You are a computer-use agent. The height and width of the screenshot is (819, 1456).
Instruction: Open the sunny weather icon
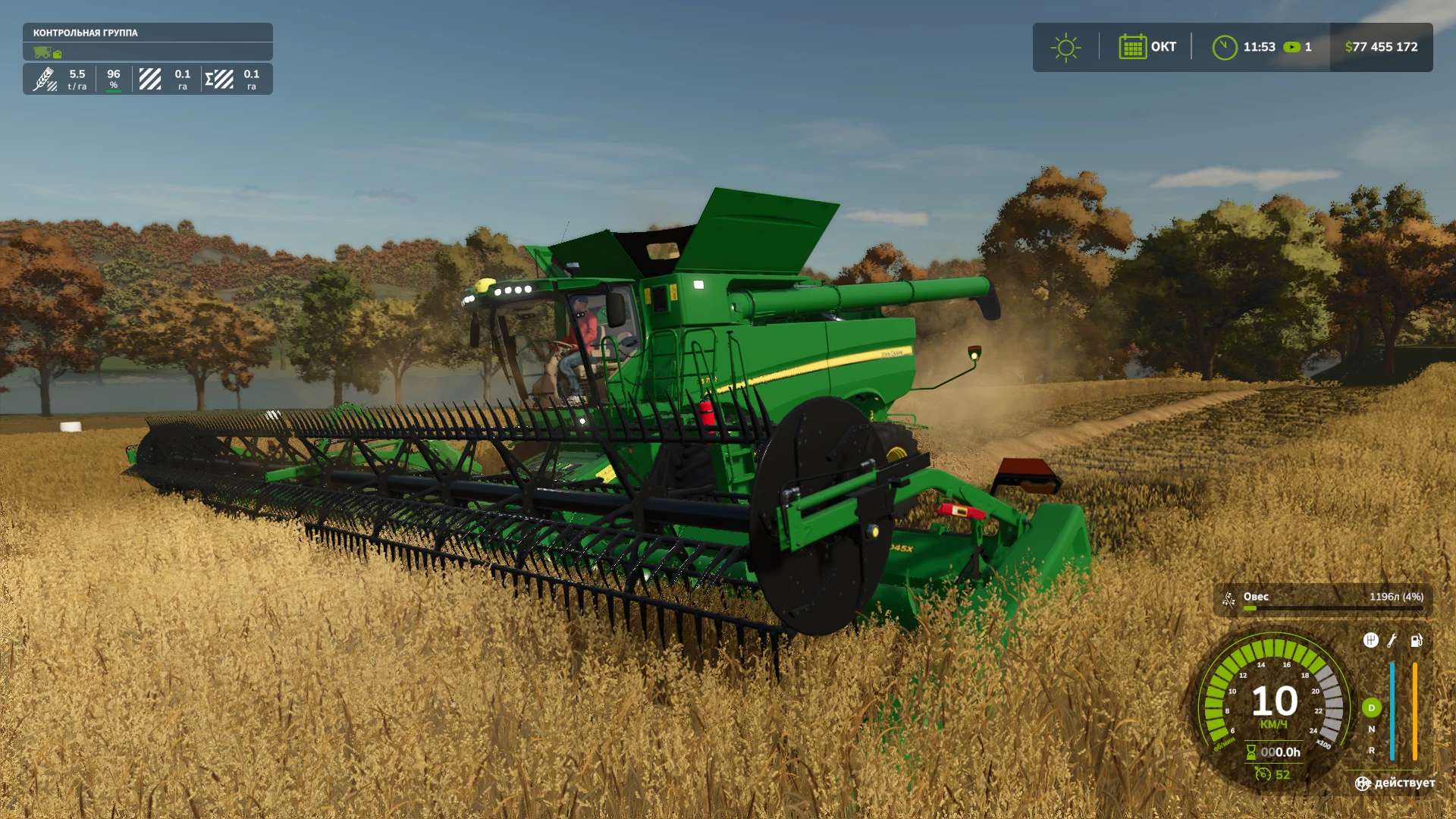[1065, 47]
